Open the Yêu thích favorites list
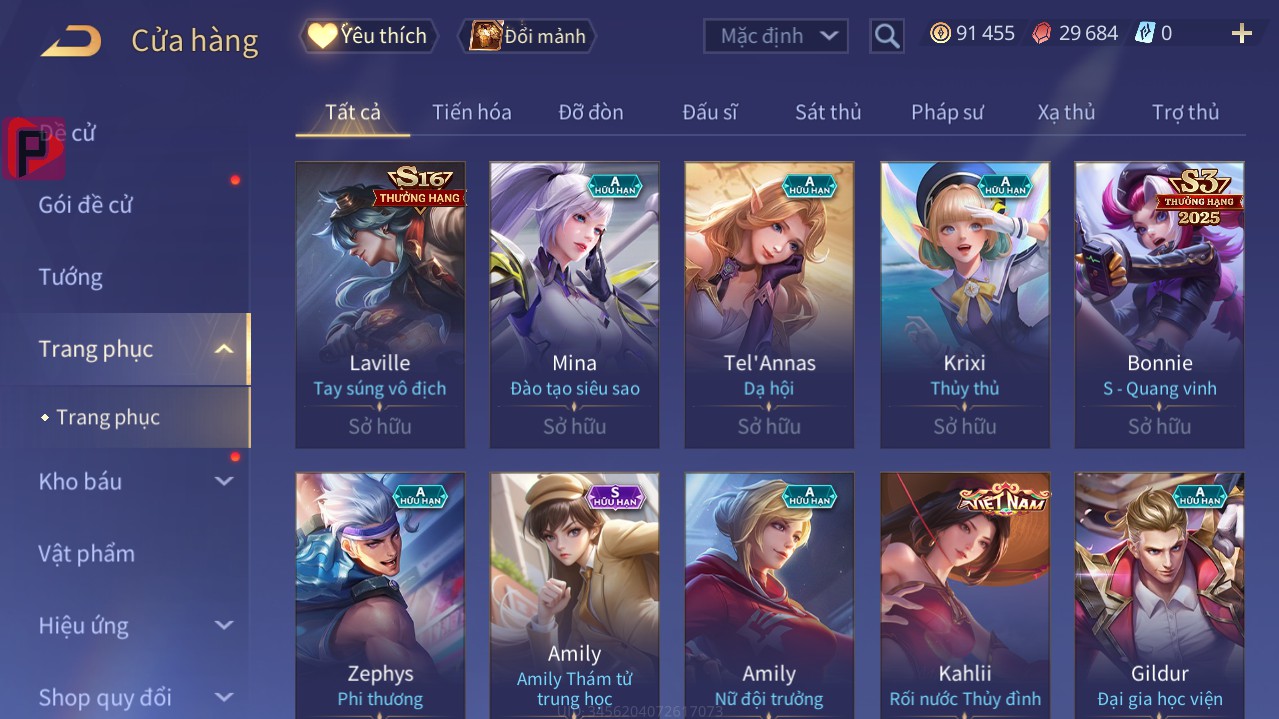This screenshot has height=719, width=1279. (x=369, y=36)
